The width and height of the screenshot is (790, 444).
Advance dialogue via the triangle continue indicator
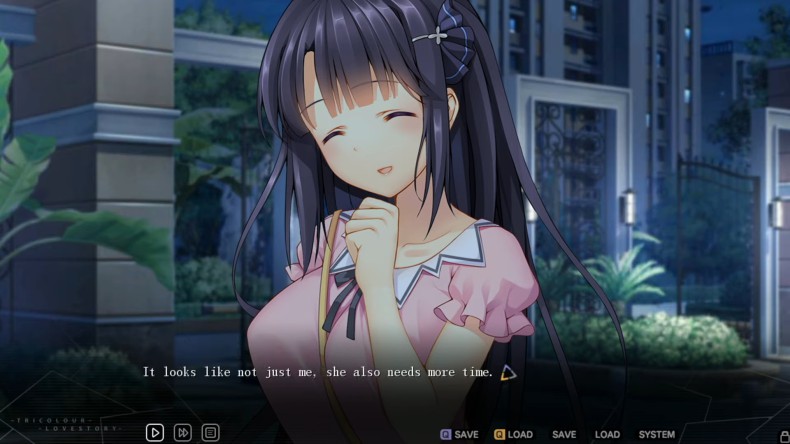[x=508, y=372]
